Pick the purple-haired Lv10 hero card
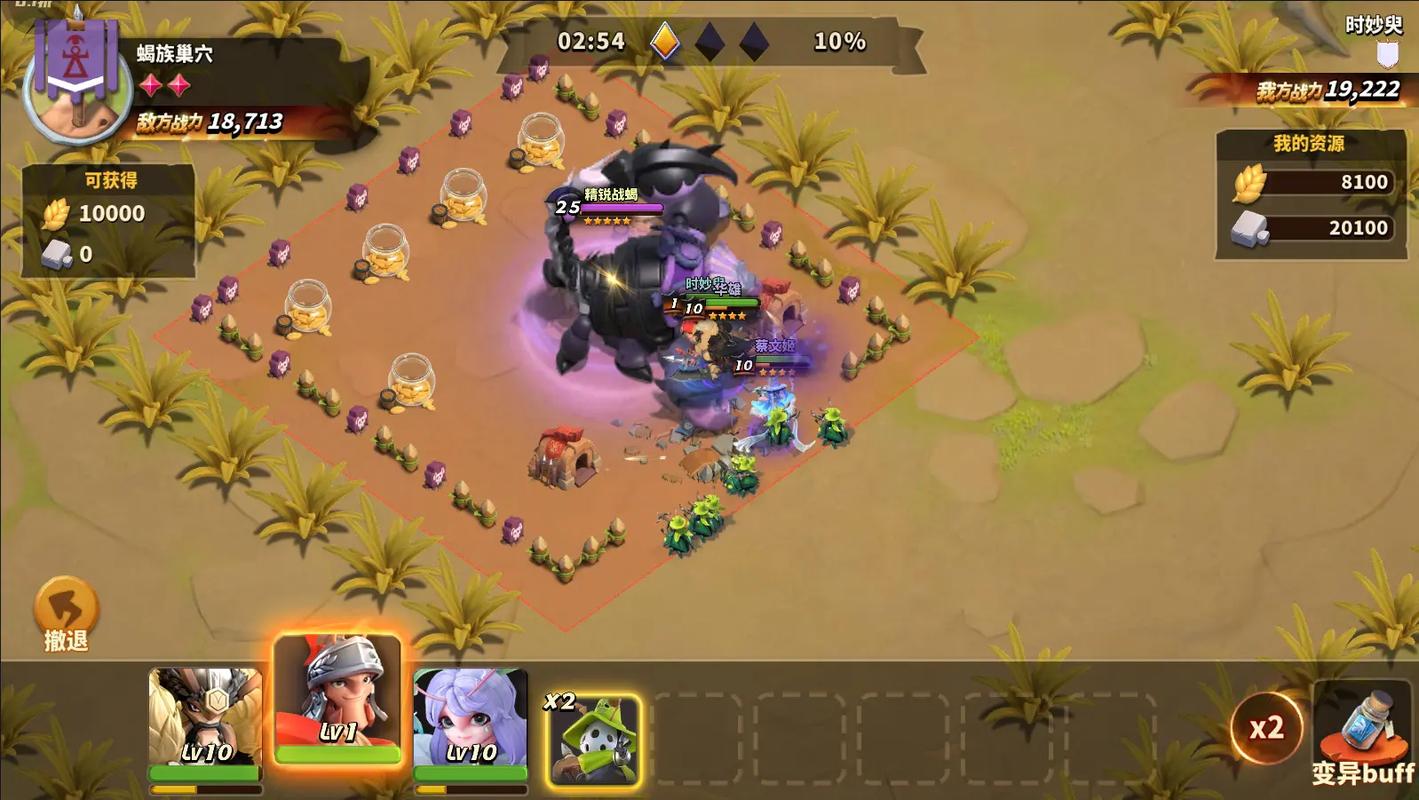Screen dimensions: 1419x800 470,718
